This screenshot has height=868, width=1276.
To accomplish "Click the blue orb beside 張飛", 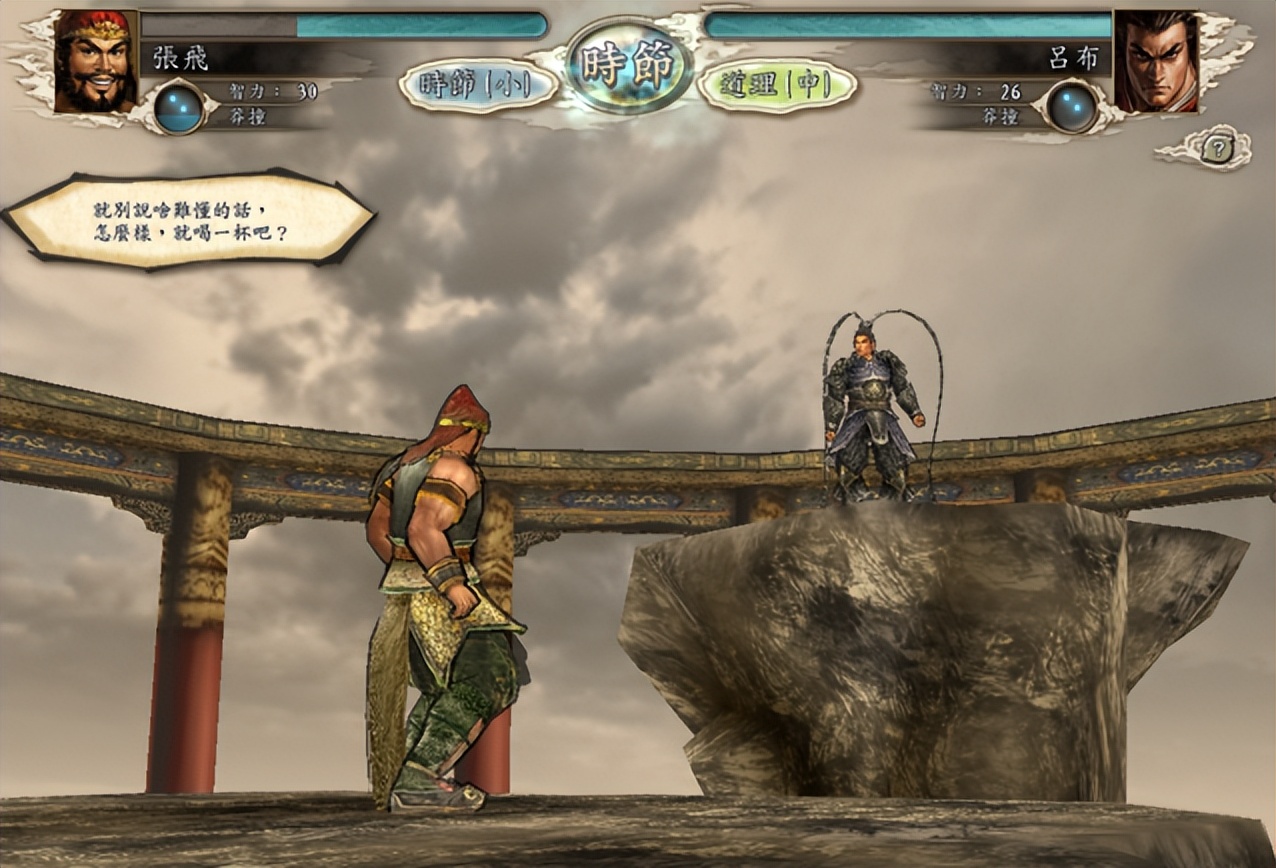I will 179,108.
